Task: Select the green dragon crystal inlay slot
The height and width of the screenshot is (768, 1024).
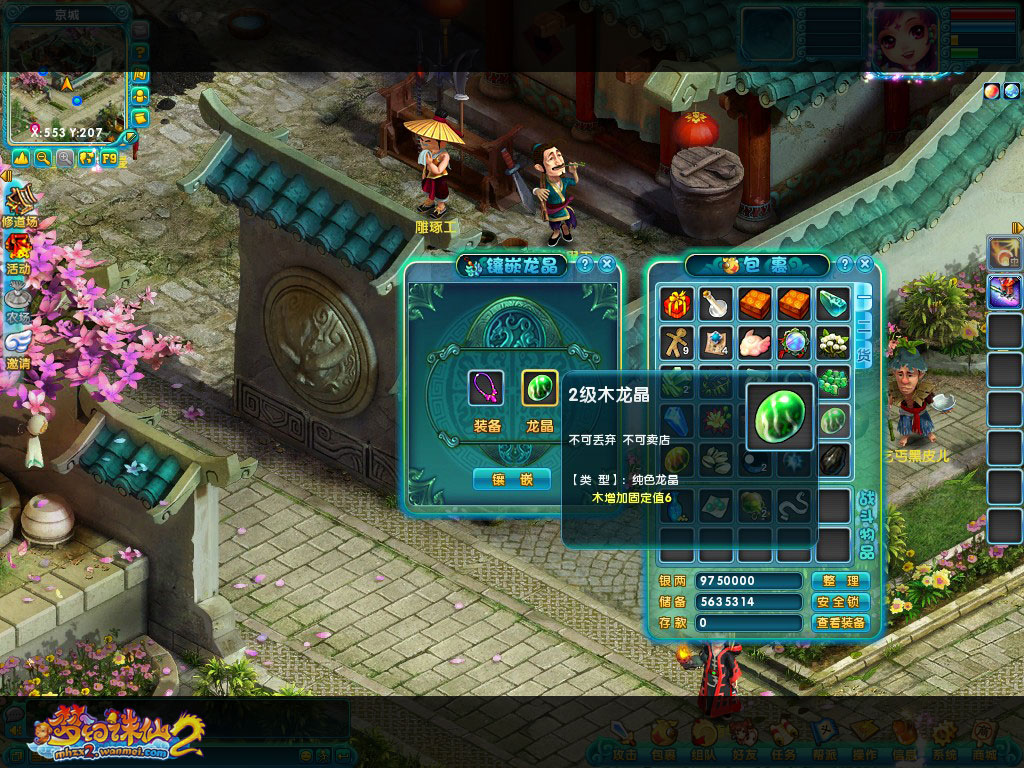Action: [540, 387]
